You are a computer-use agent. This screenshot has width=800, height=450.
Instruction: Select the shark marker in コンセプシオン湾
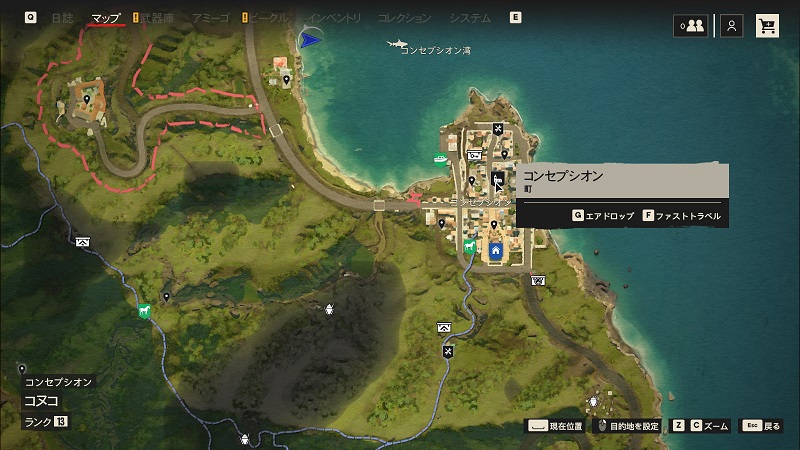click(397, 43)
